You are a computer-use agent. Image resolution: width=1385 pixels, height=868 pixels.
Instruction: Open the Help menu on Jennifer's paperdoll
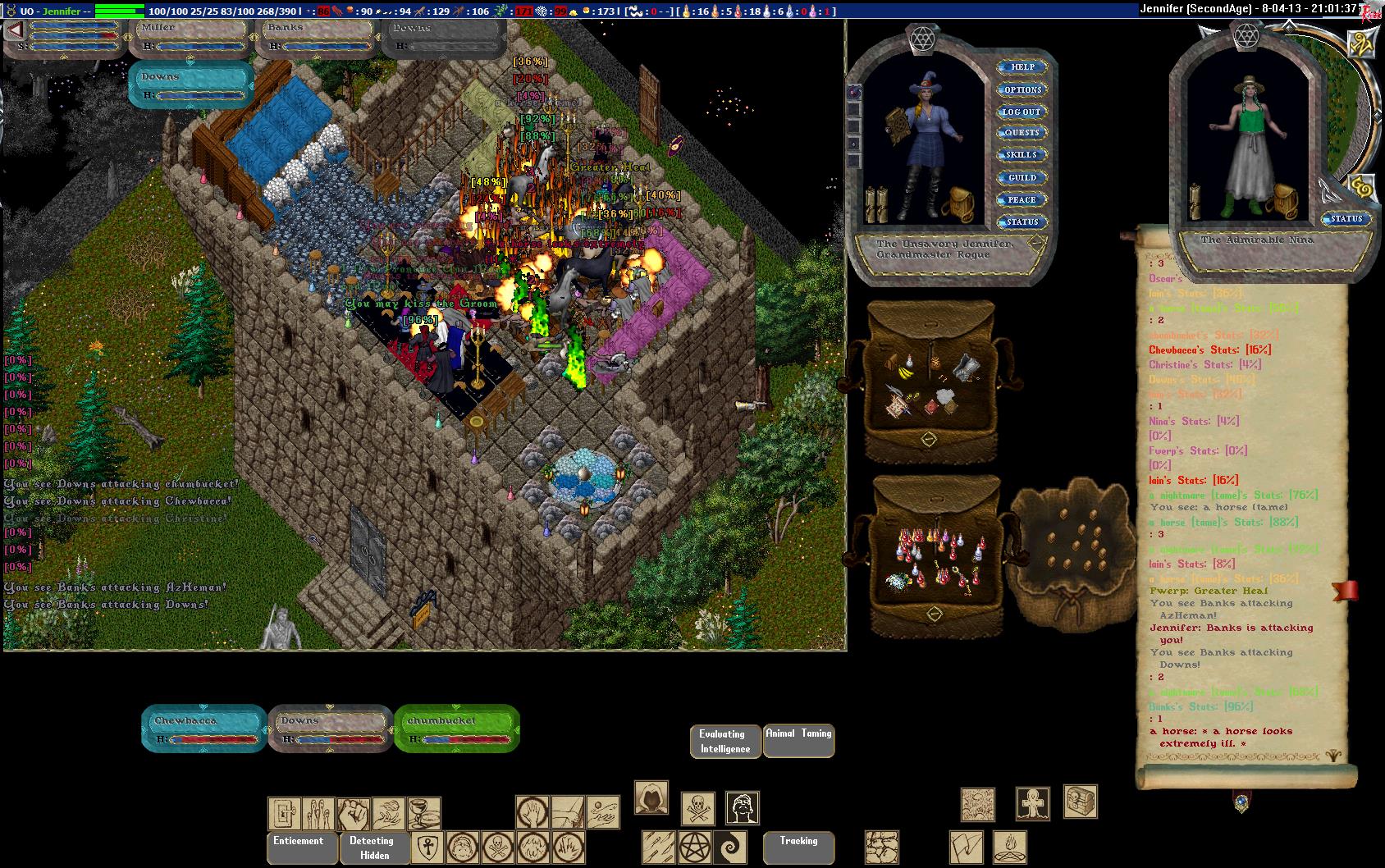1022,67
